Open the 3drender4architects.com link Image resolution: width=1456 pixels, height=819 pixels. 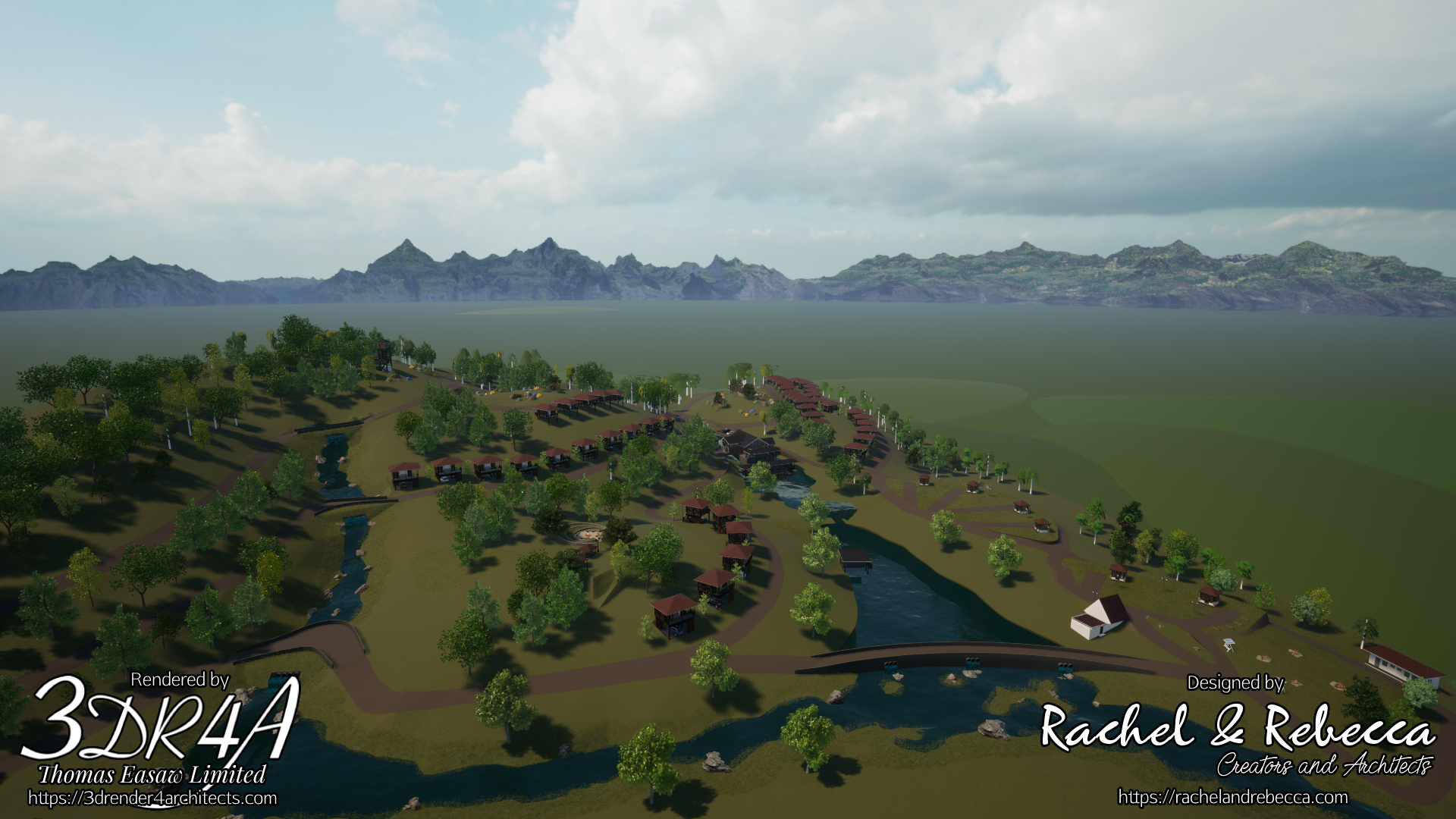coord(152,799)
